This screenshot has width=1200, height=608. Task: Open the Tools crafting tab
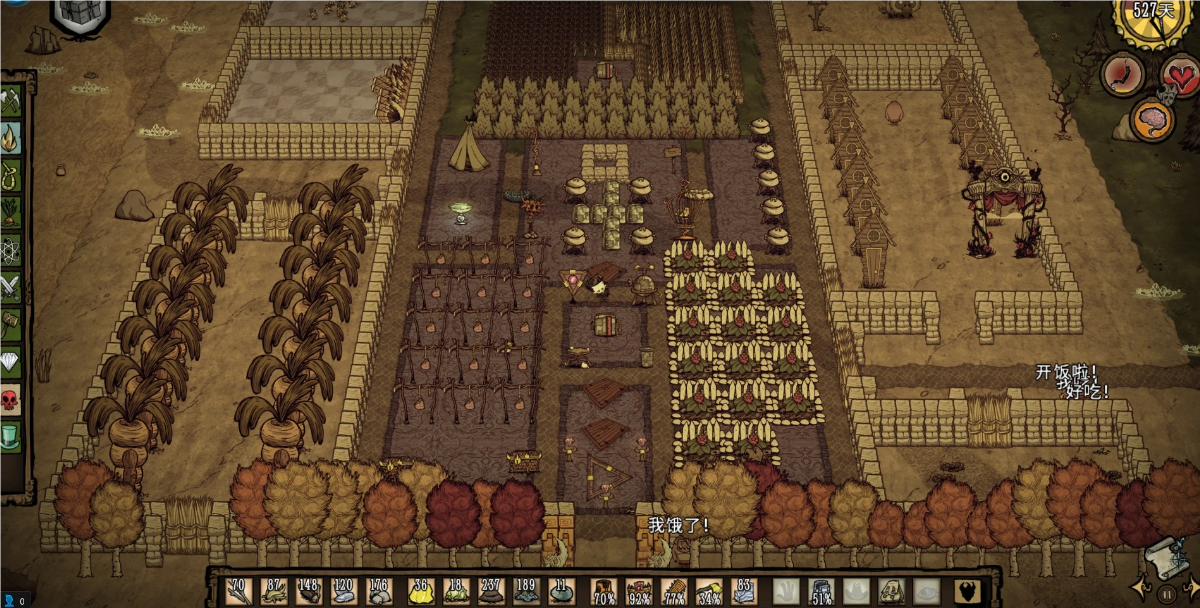coord(11,101)
